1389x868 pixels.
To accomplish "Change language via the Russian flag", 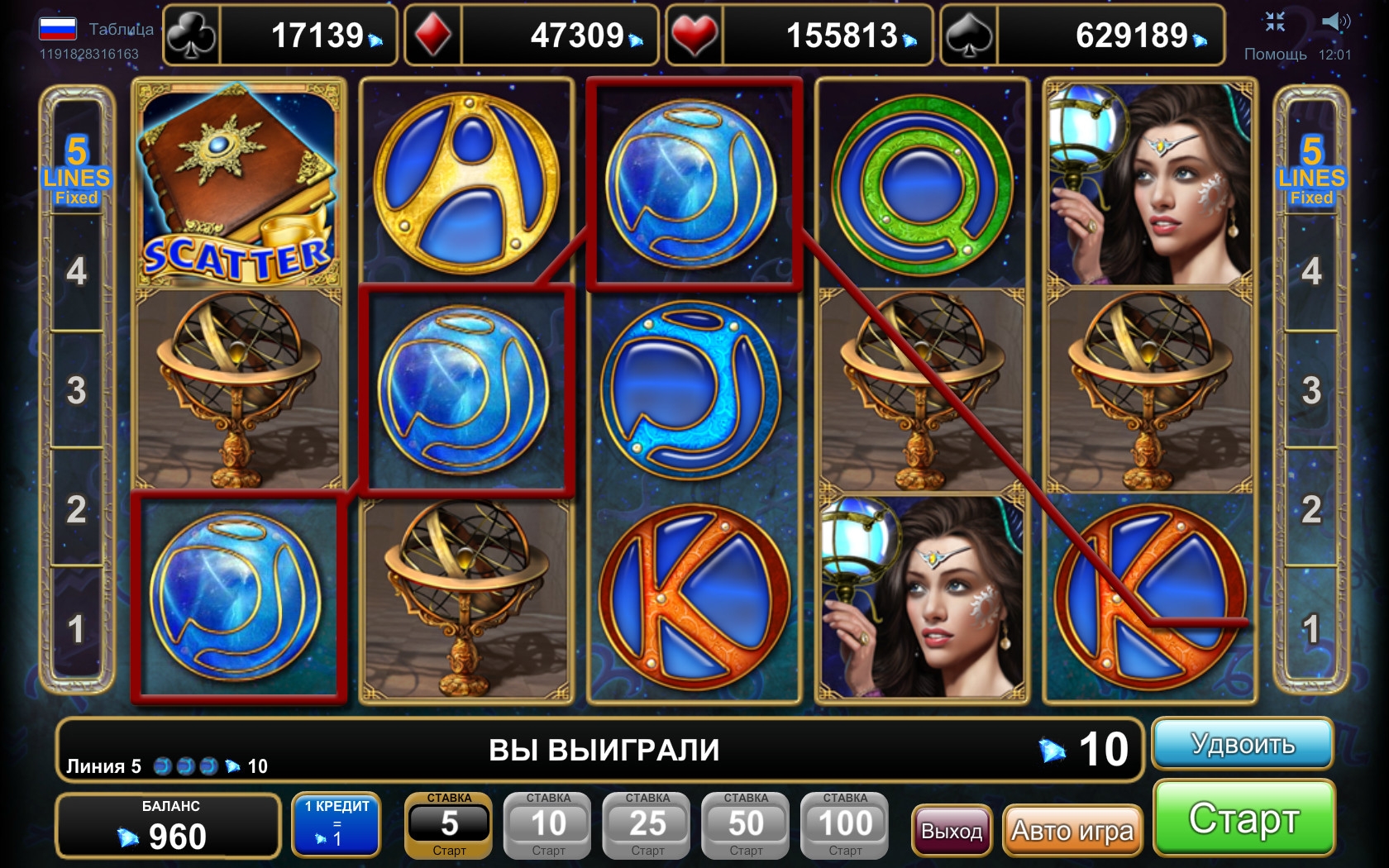I will pos(58,30).
